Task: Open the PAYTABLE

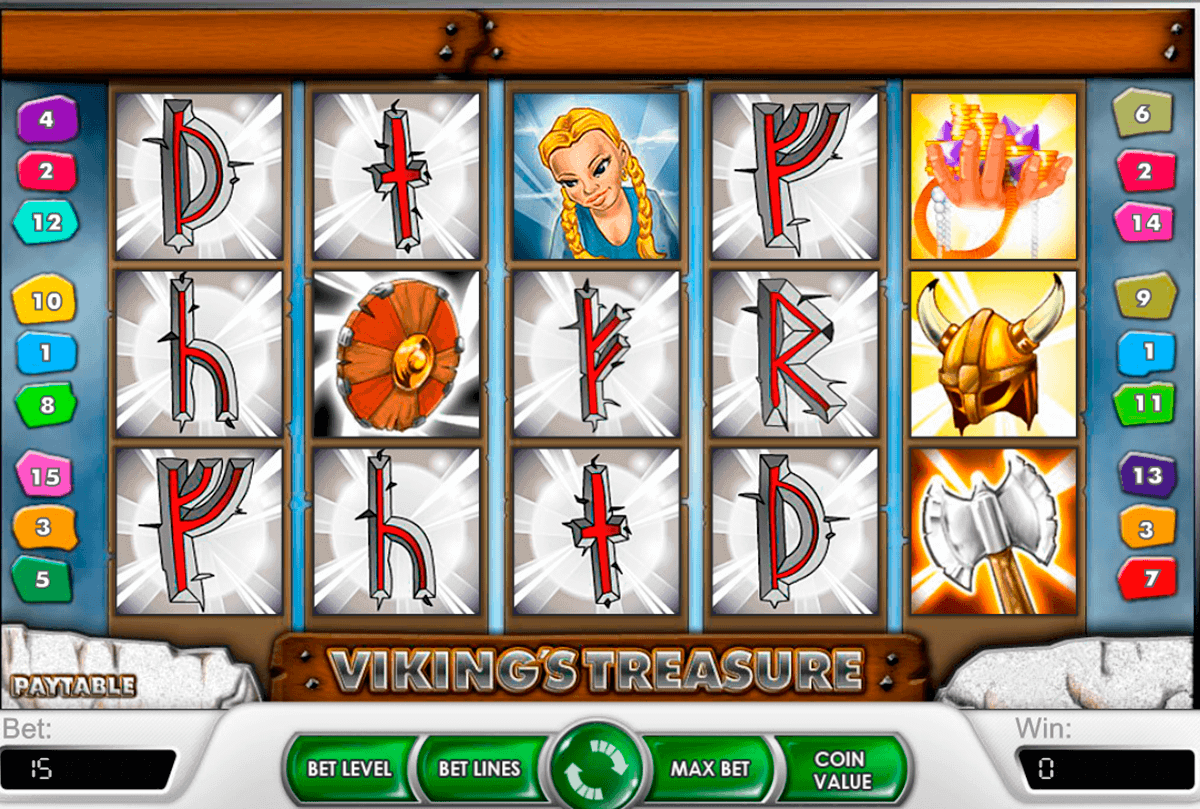Action: pyautogui.click(x=73, y=686)
